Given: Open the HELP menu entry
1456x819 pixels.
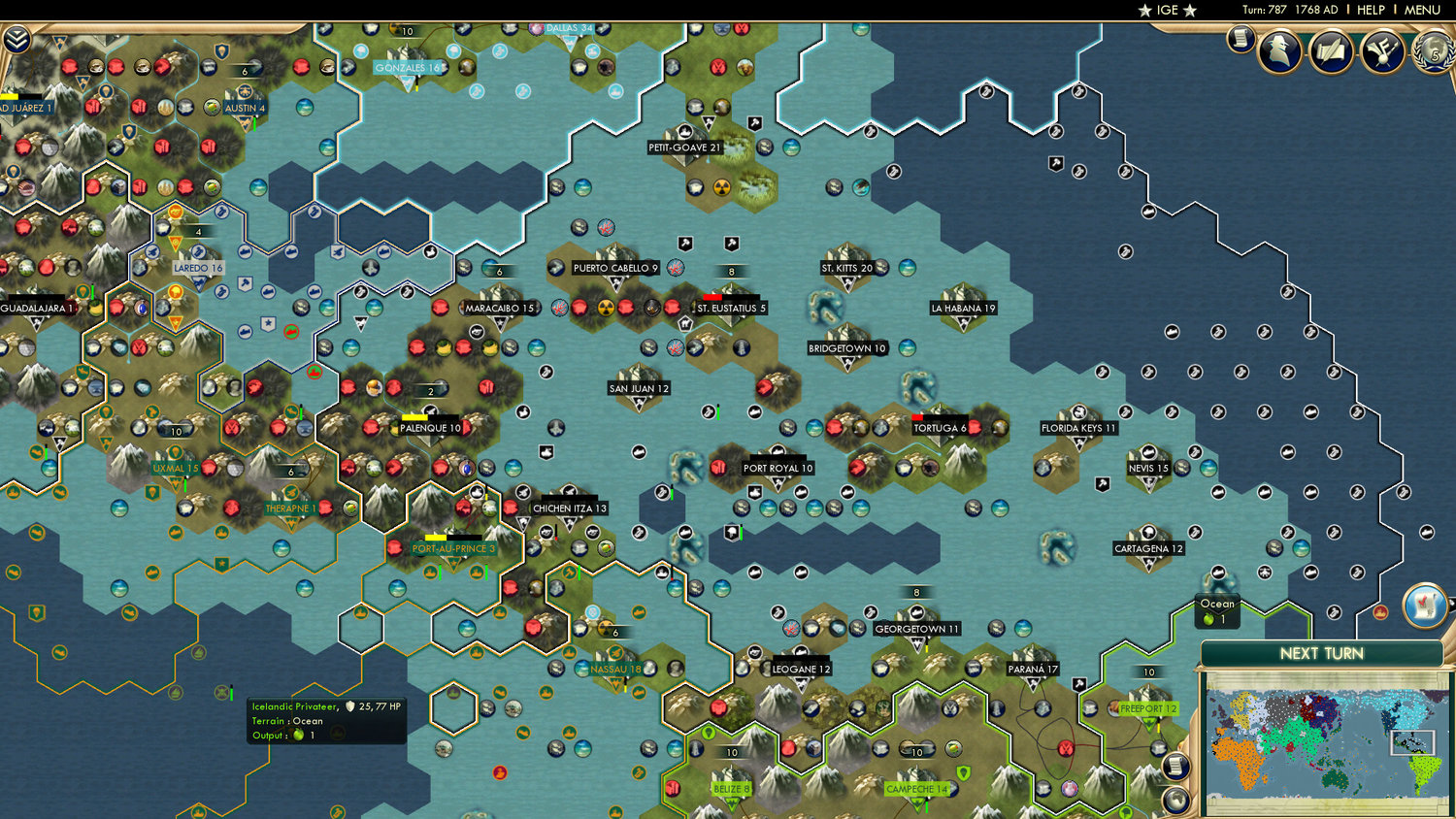Looking at the screenshot, I should pyautogui.click(x=1371, y=10).
